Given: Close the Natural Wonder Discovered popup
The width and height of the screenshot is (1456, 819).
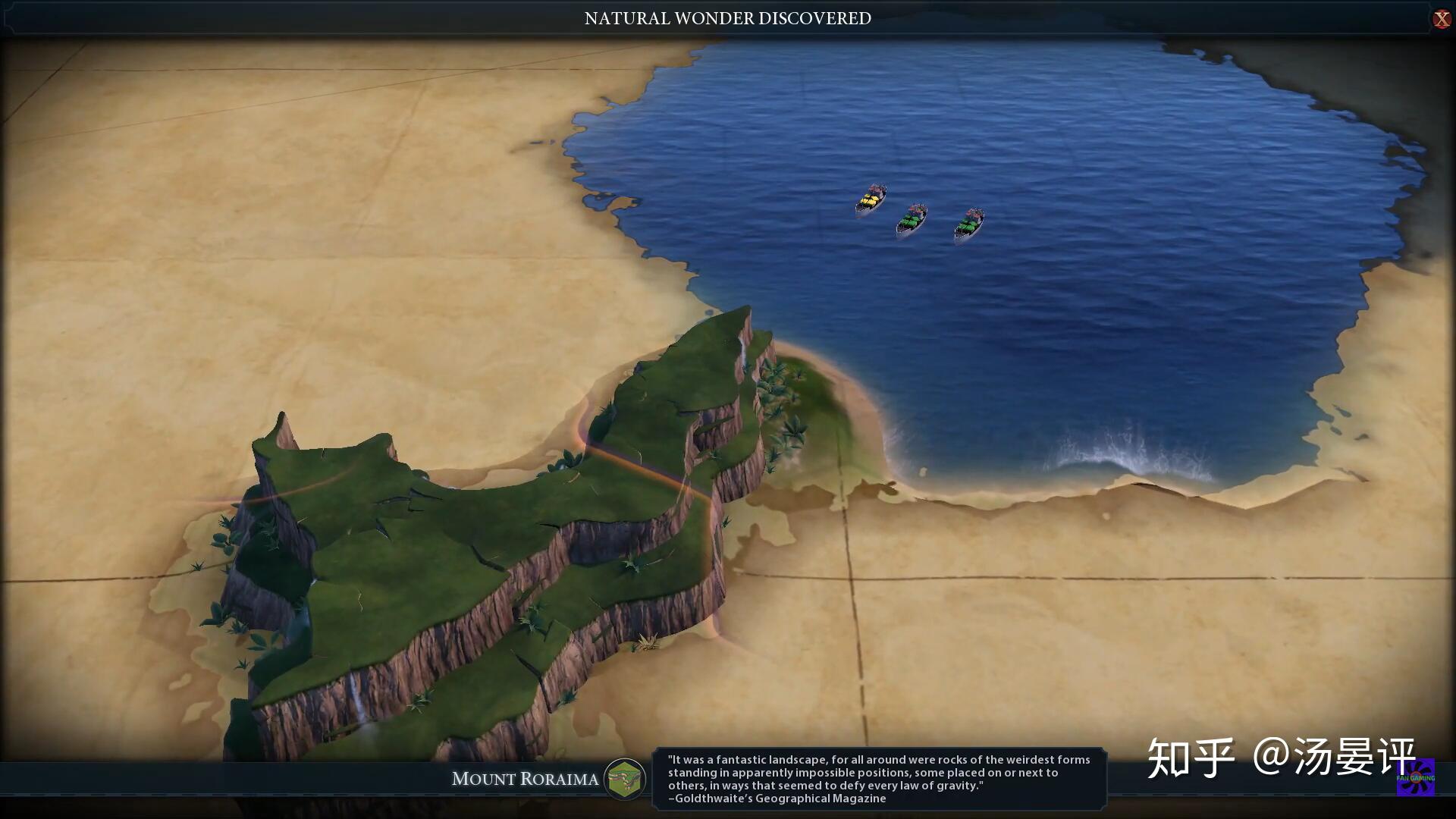Looking at the screenshot, I should coord(1441,19).
